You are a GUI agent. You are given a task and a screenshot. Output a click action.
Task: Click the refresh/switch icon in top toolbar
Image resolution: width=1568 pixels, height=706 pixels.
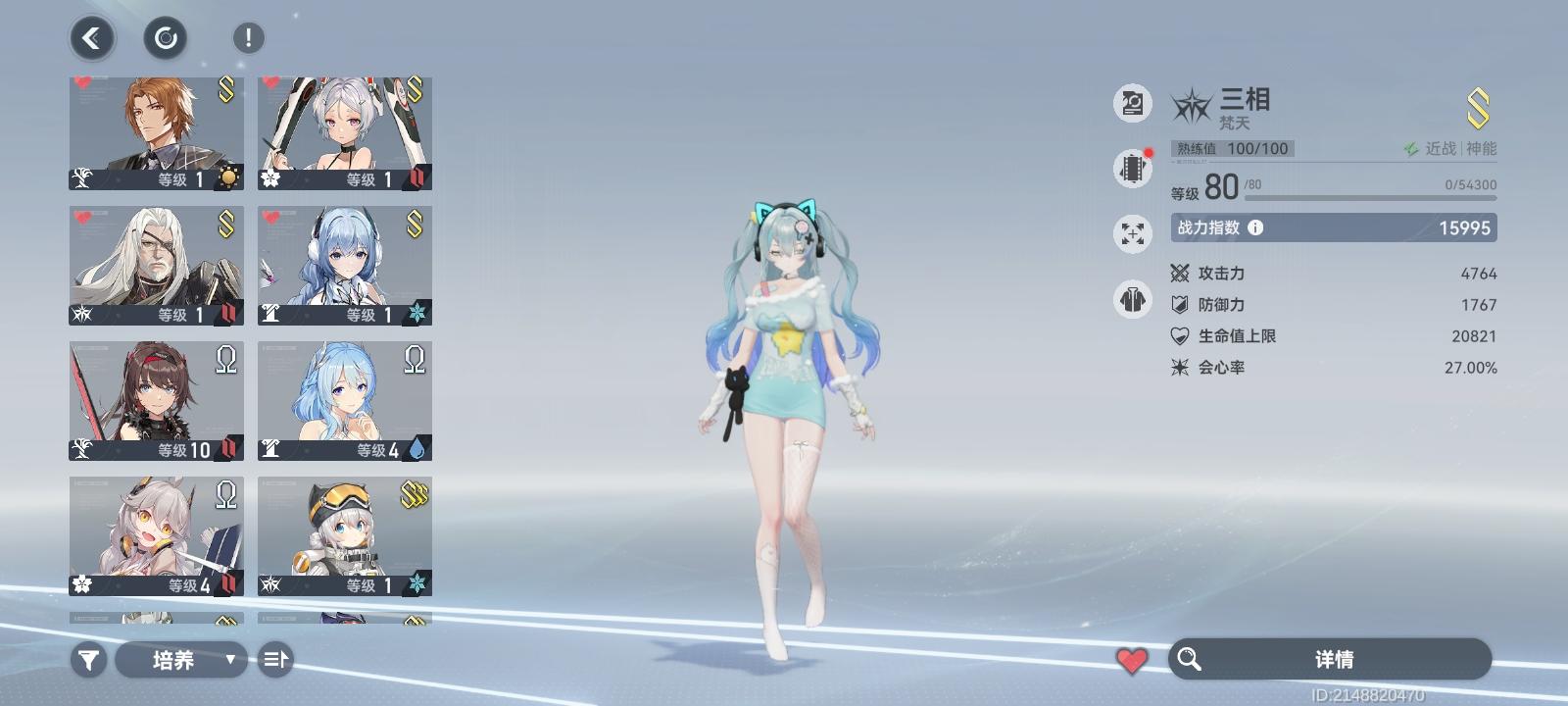(x=165, y=37)
